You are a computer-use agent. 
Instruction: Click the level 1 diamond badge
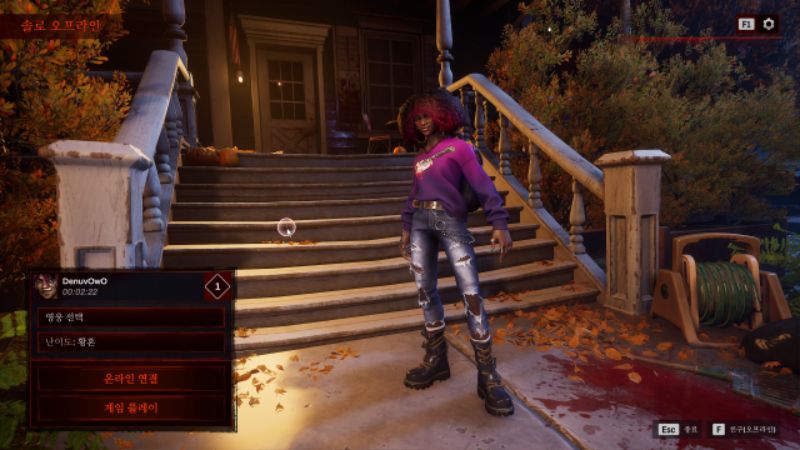[217, 287]
